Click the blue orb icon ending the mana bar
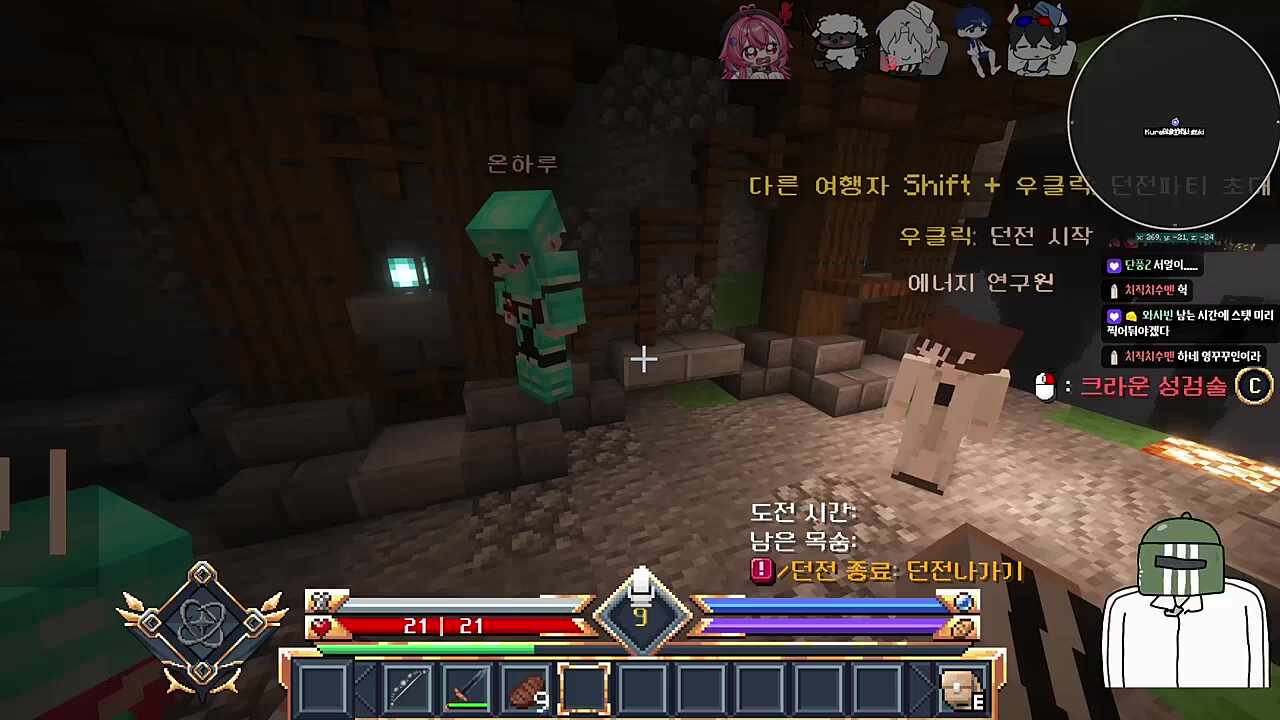 click(x=962, y=601)
